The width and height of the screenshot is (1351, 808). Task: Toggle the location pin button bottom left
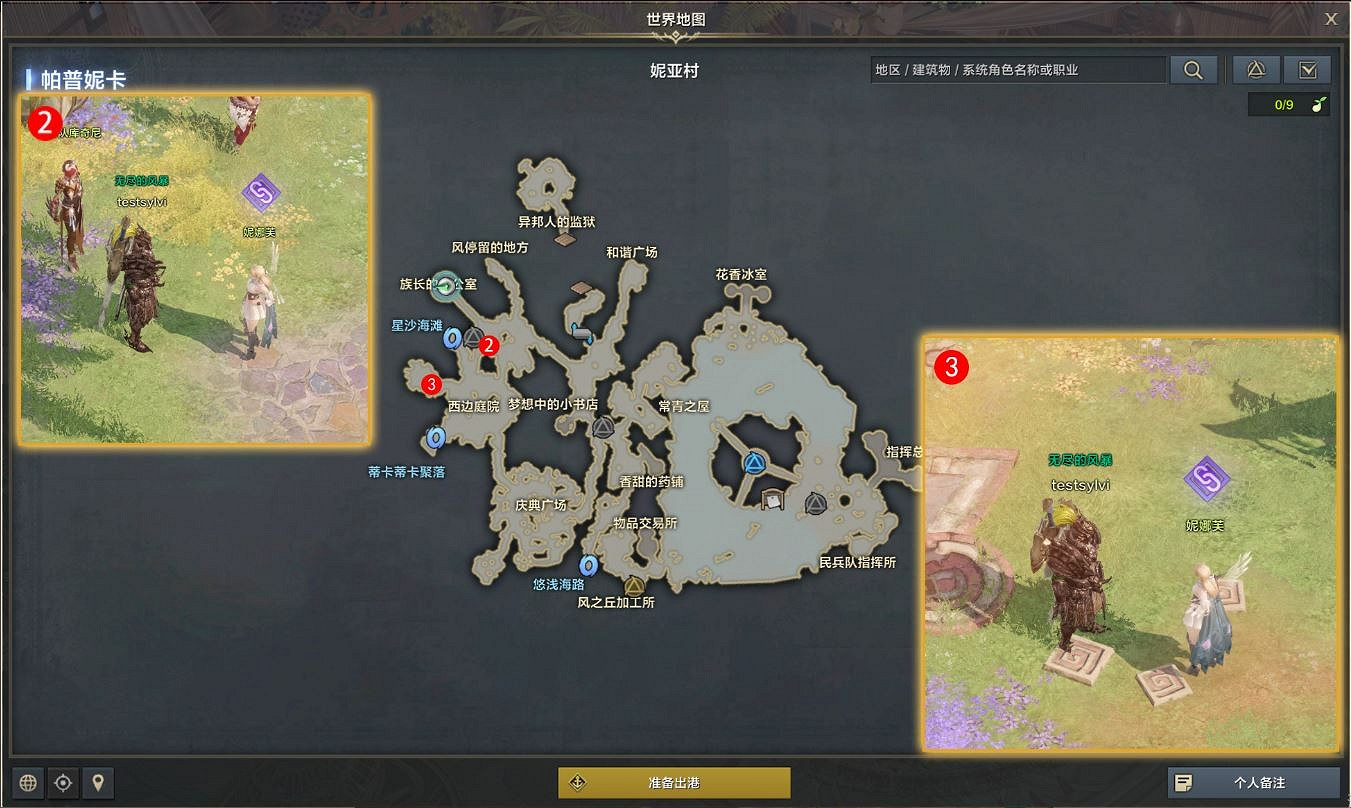point(97,783)
